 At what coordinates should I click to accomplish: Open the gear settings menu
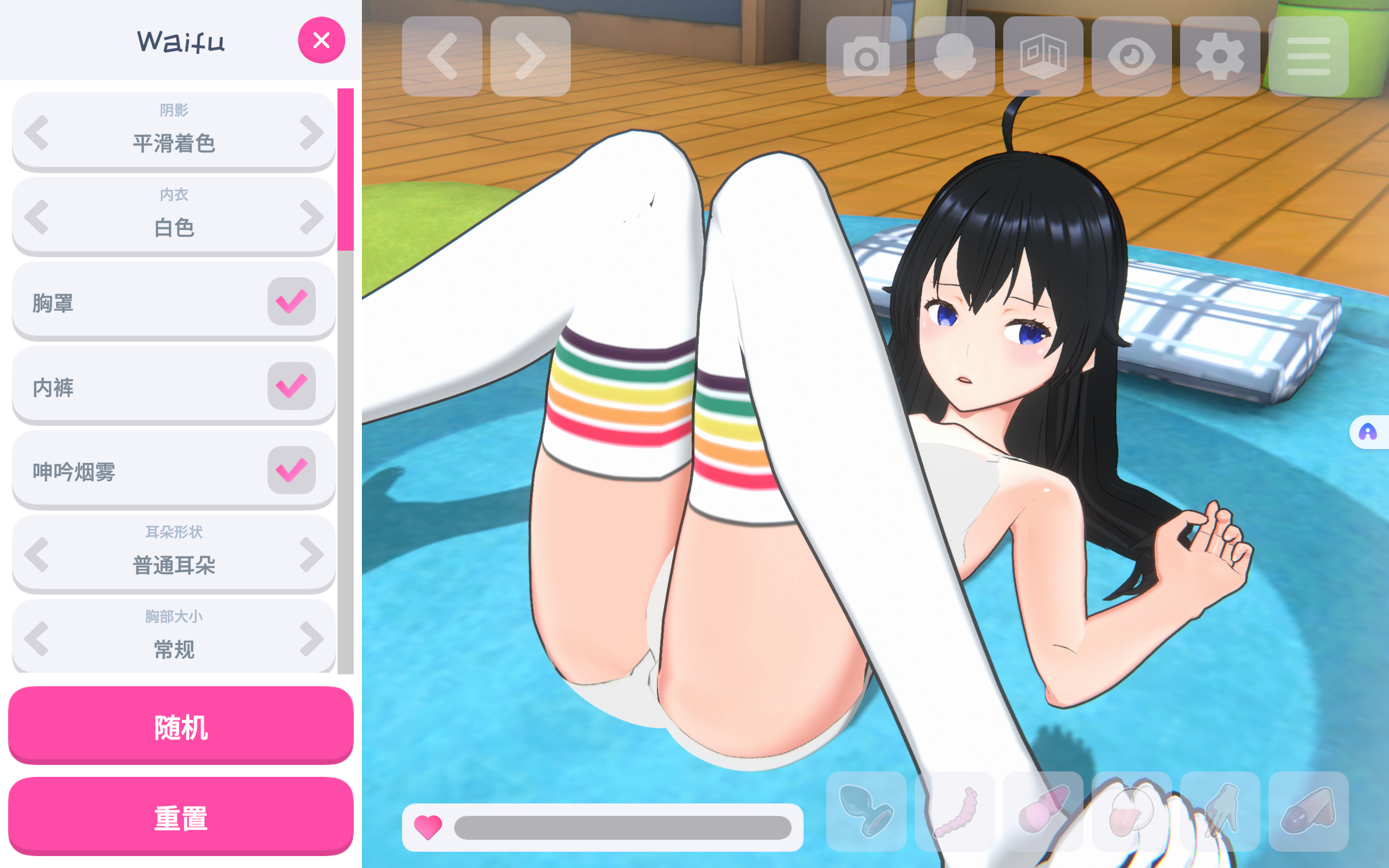point(1220,56)
